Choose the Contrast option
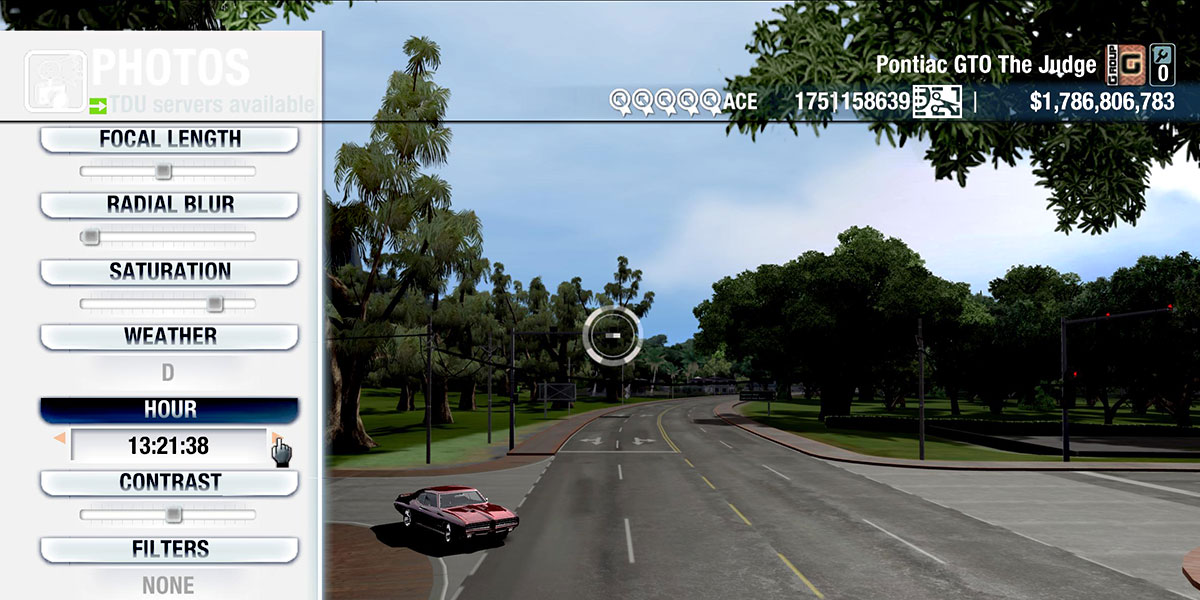Image resolution: width=1200 pixels, height=600 pixels. (x=169, y=482)
